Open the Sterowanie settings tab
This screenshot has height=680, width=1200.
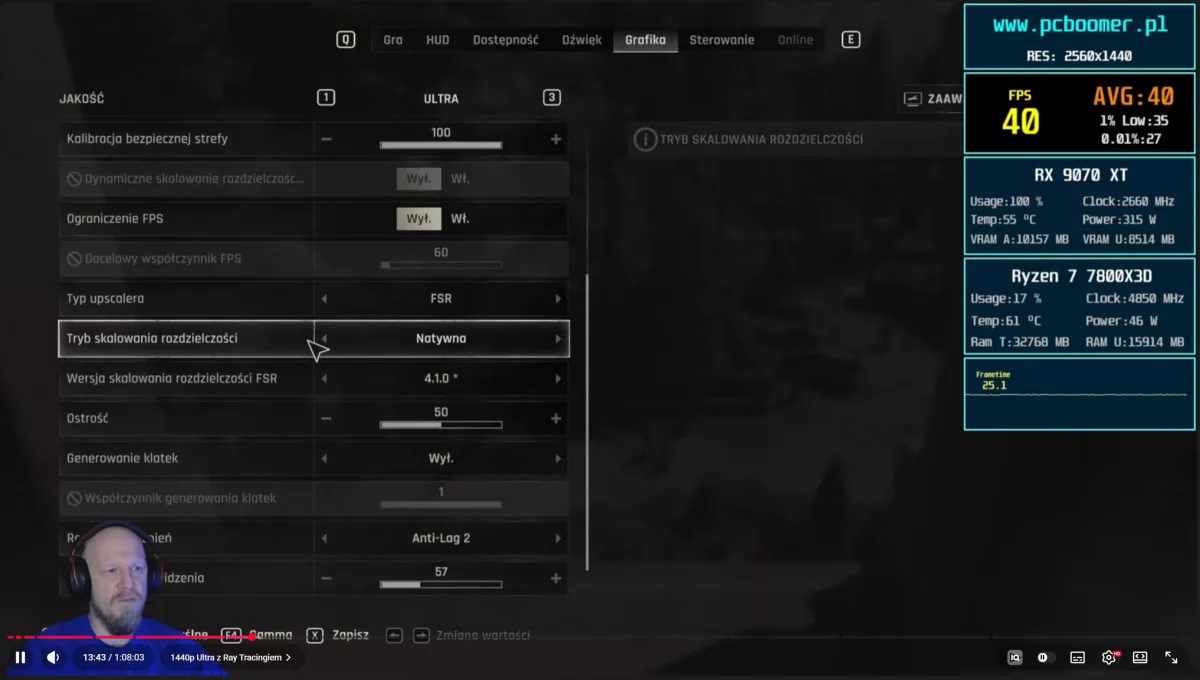pyautogui.click(x=721, y=40)
